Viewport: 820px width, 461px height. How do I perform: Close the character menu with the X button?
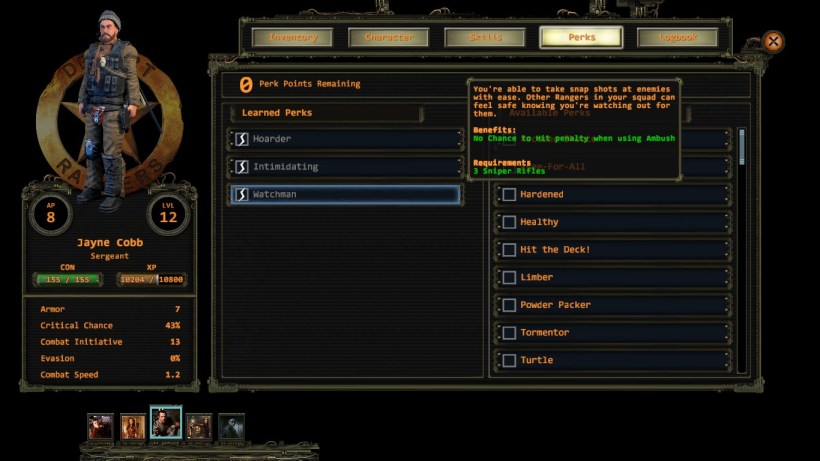click(x=773, y=42)
